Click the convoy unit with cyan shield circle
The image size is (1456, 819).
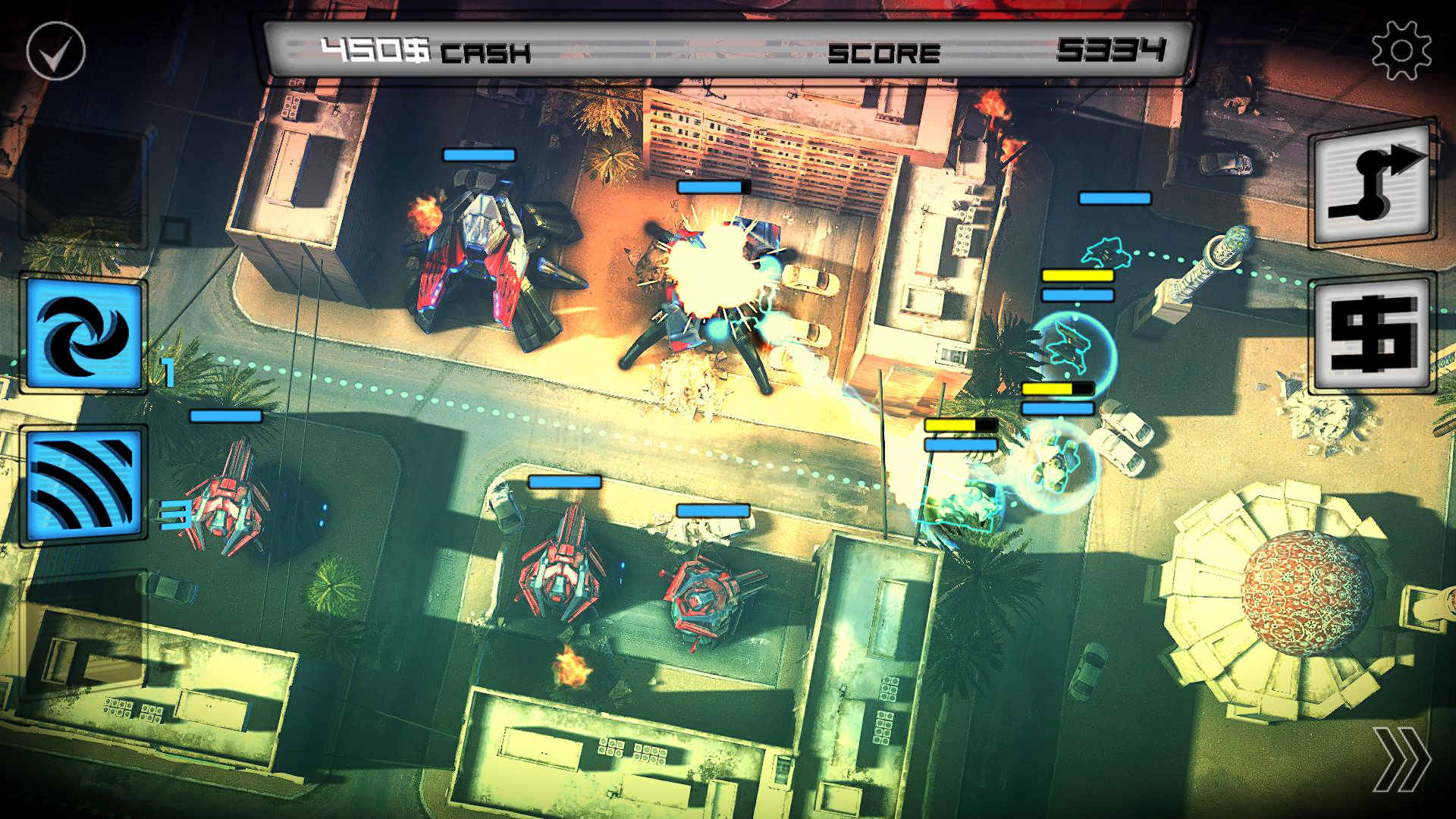1071,349
